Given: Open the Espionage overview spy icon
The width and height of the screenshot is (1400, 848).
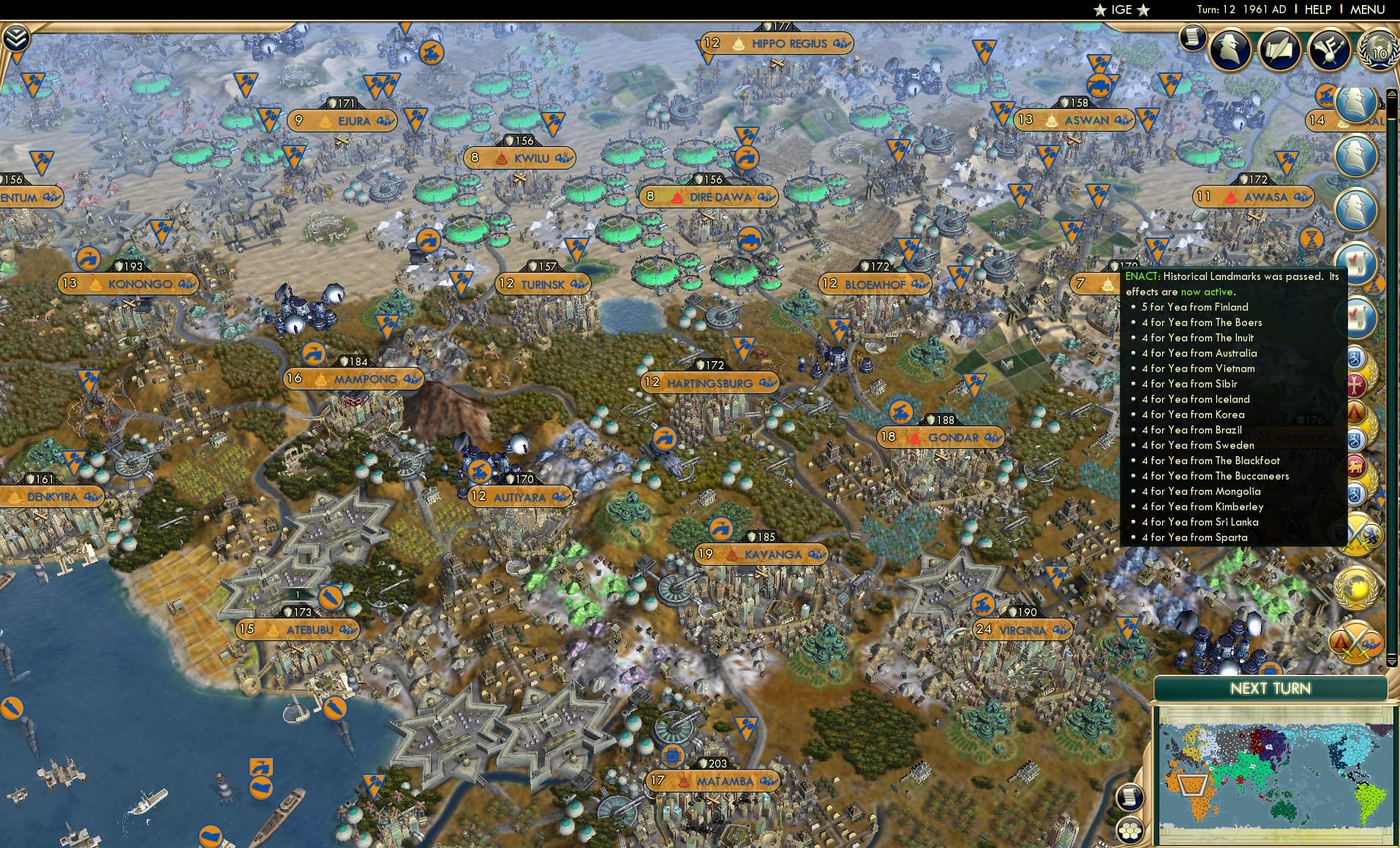Looking at the screenshot, I should [1230, 49].
